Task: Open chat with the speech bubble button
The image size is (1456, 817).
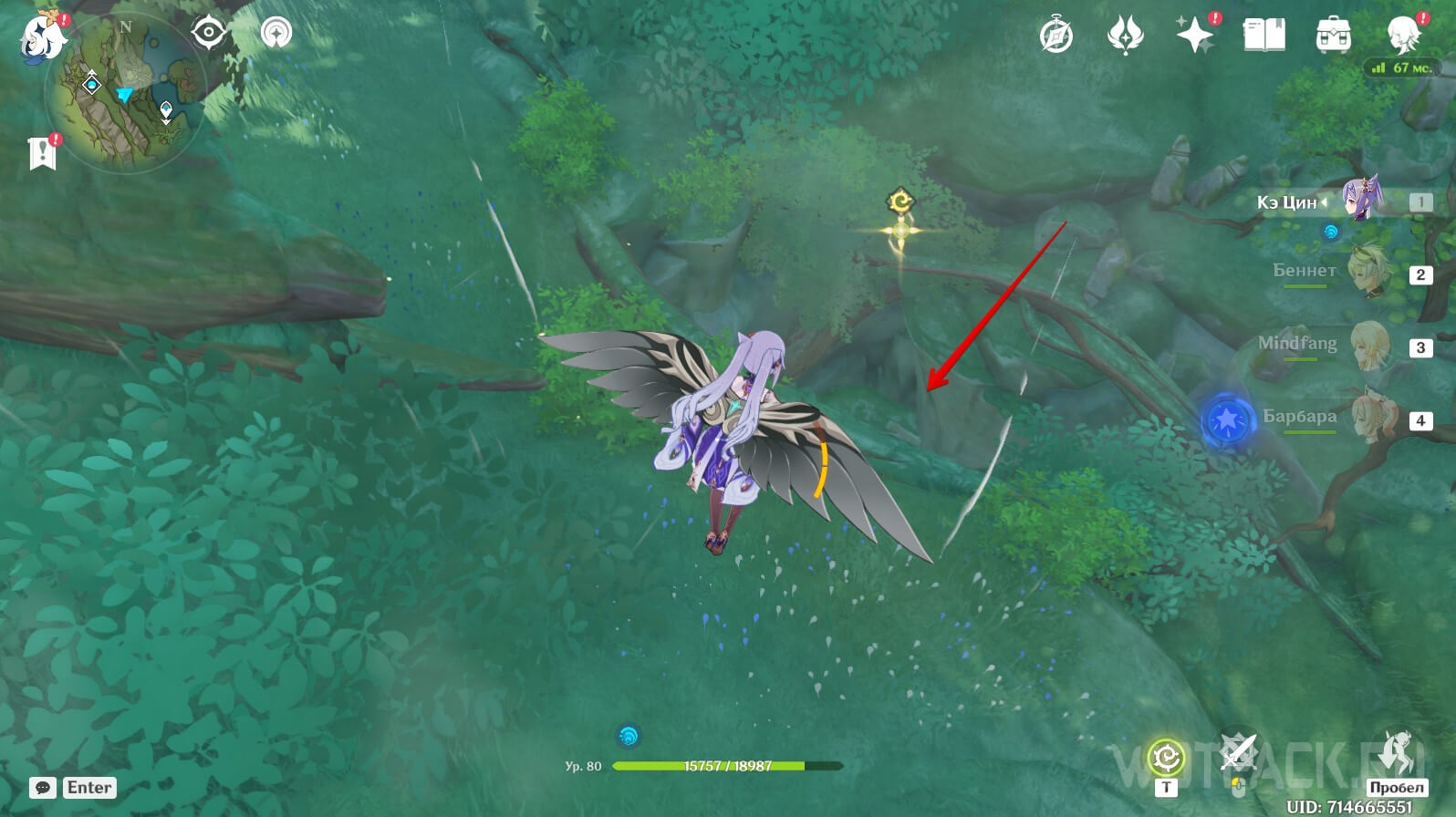Action: point(42,788)
